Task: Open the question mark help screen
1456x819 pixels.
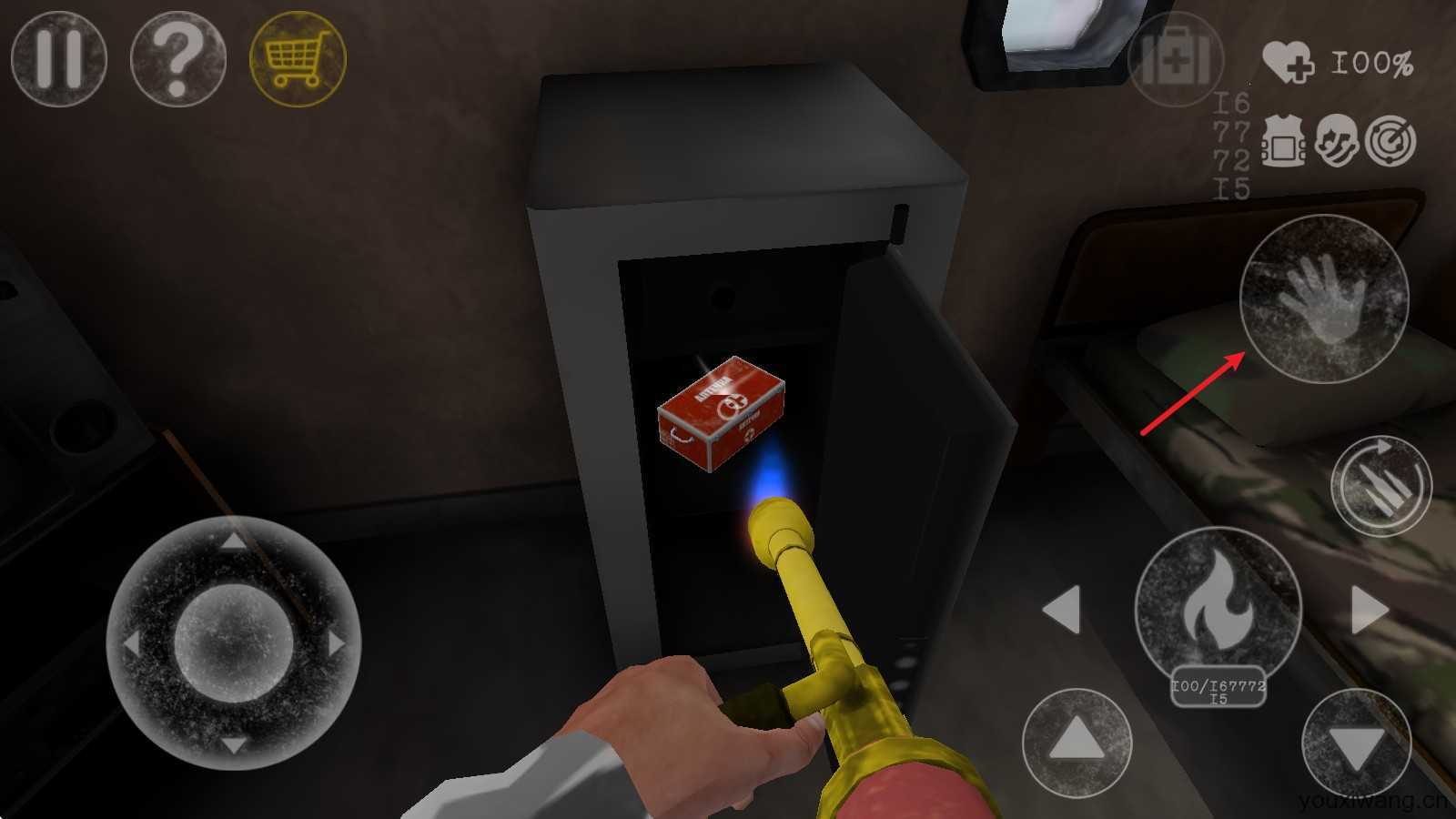Action: 178,60
